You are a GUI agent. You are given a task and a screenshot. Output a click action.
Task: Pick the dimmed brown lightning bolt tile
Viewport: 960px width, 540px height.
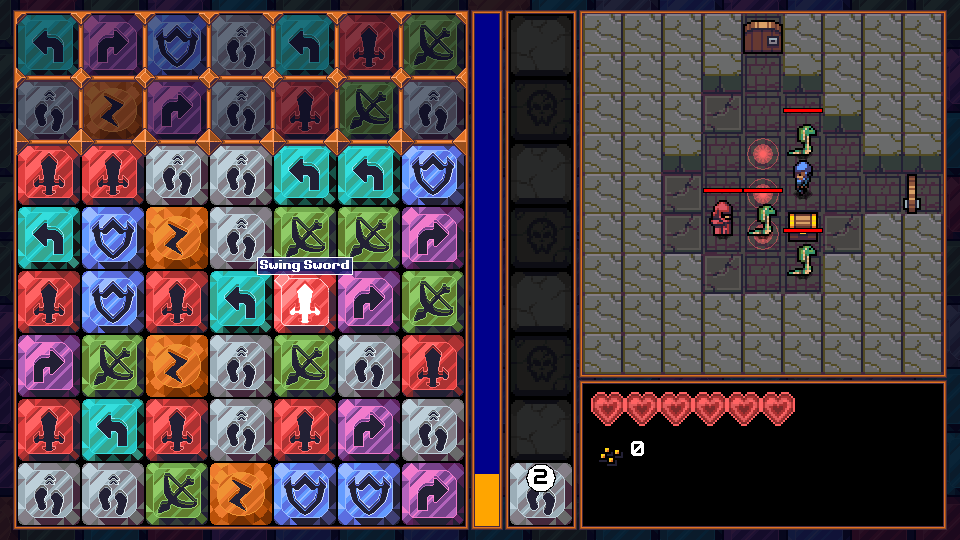(x=112, y=109)
